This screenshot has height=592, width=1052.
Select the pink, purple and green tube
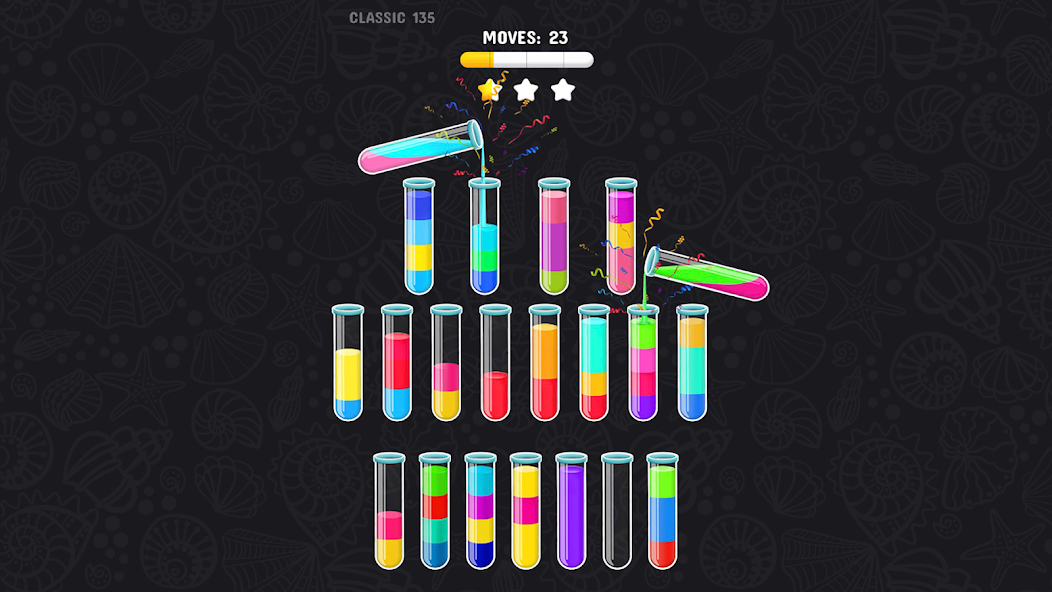point(553,237)
